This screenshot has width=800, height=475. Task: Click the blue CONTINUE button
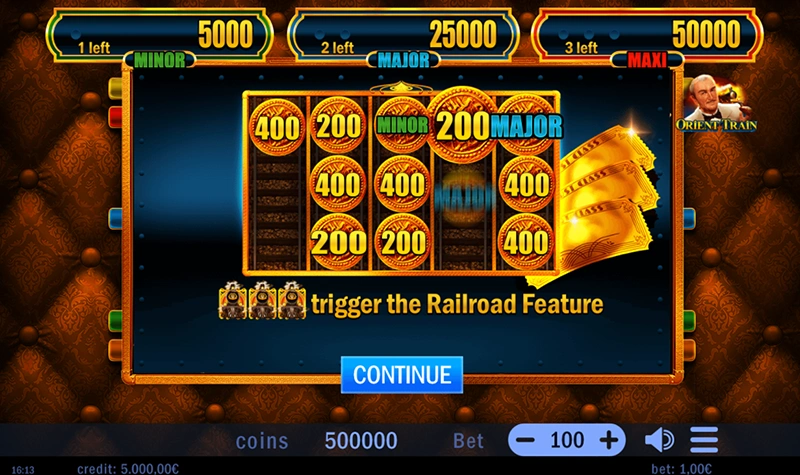pos(402,374)
